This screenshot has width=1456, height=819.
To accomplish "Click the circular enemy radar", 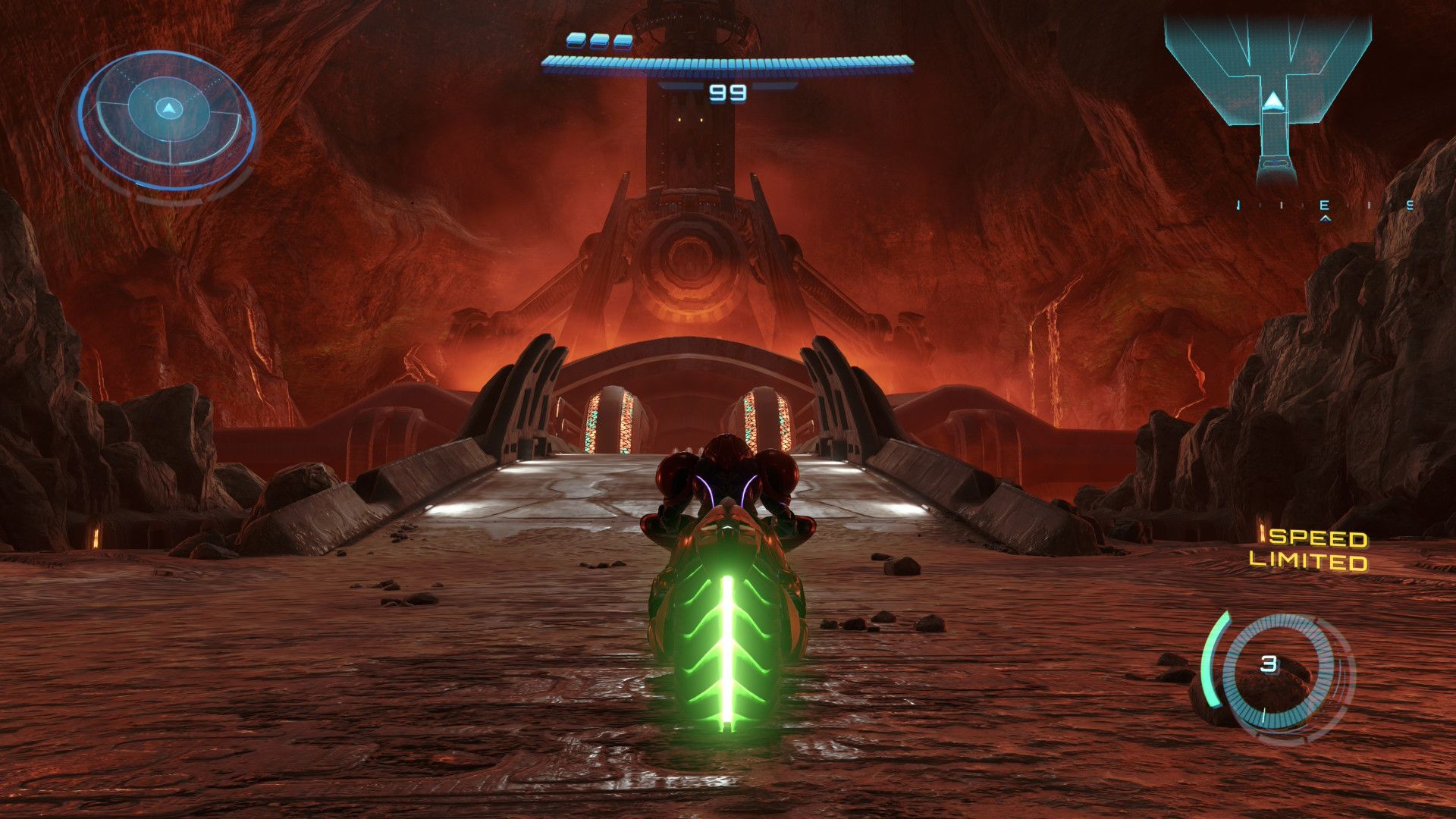I will click(x=167, y=120).
